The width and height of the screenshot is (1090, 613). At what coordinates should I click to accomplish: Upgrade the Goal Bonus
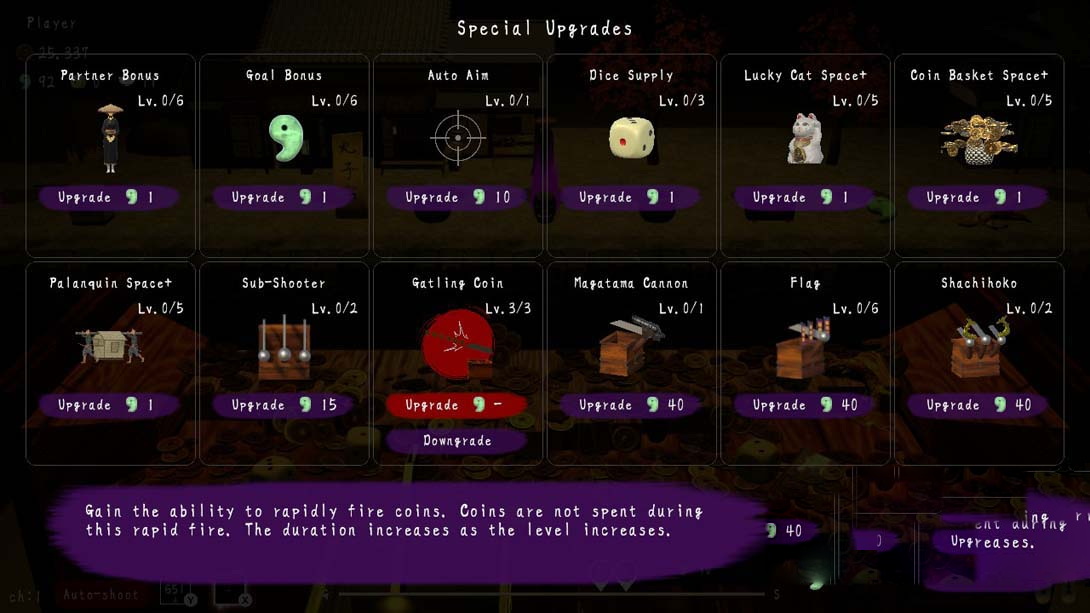point(284,197)
